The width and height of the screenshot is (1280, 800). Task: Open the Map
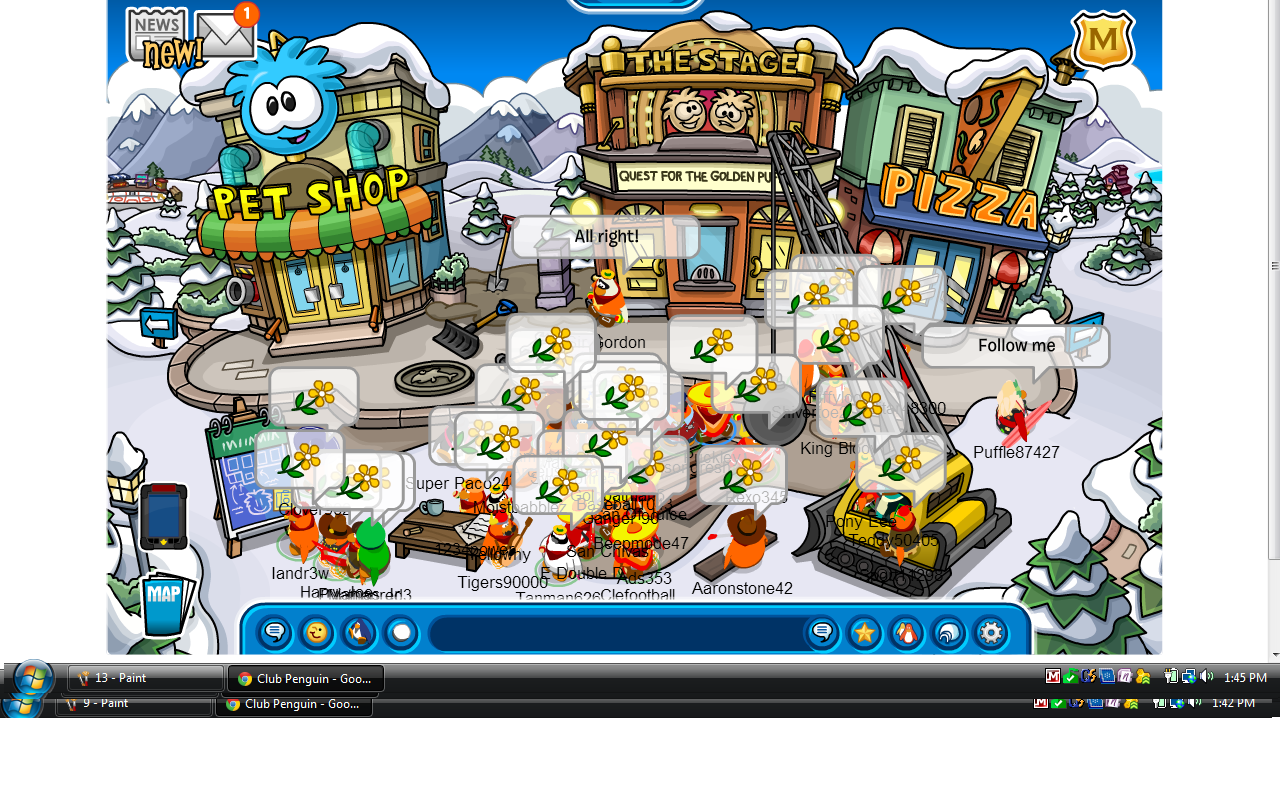pos(163,604)
